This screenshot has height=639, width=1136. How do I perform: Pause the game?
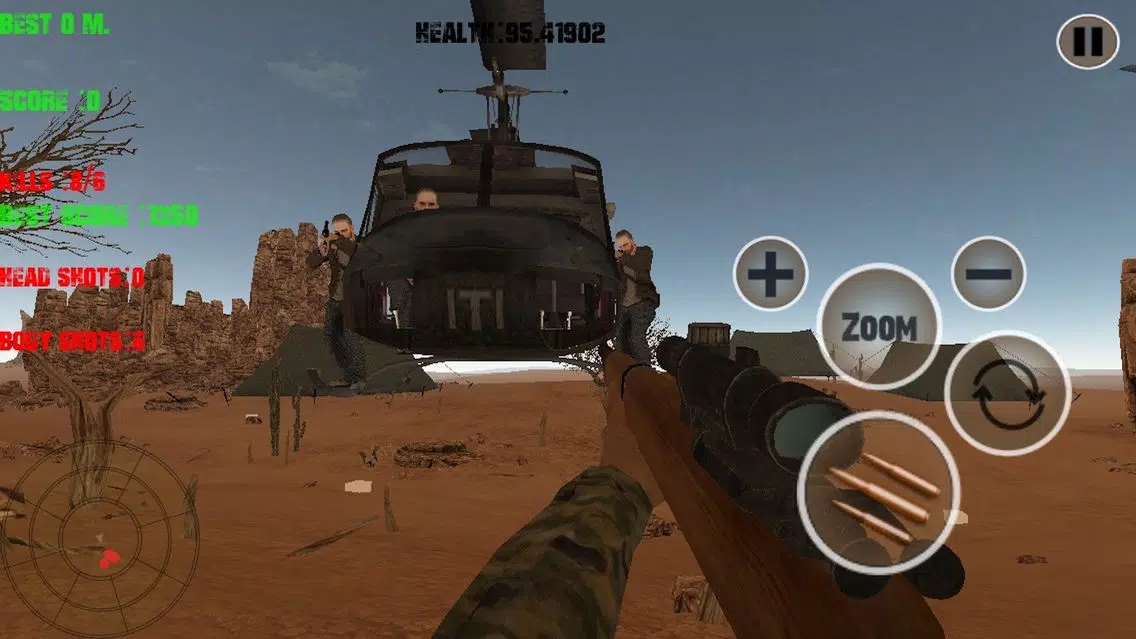[1088, 41]
